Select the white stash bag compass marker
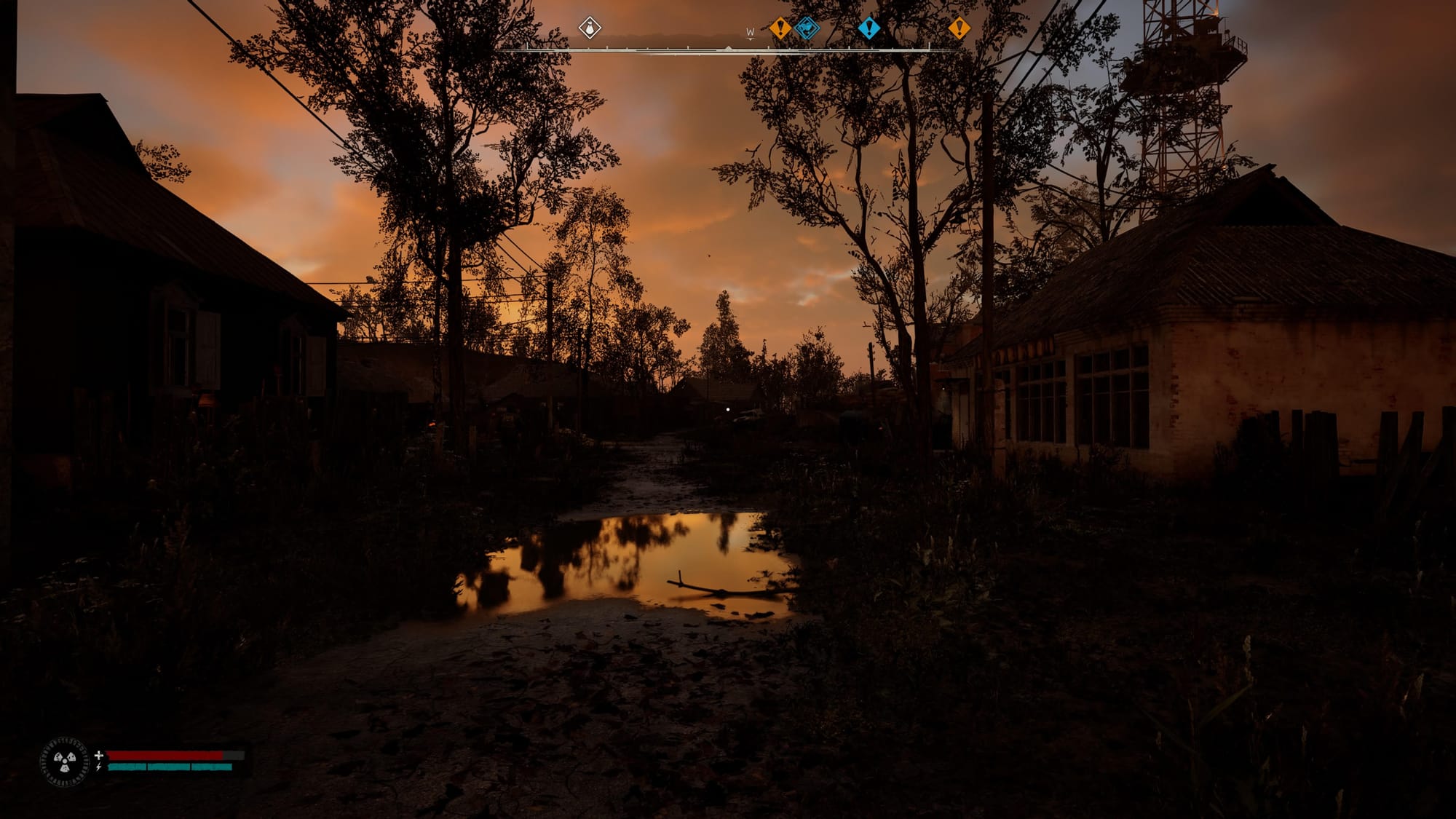This screenshot has height=819, width=1456. (x=590, y=28)
